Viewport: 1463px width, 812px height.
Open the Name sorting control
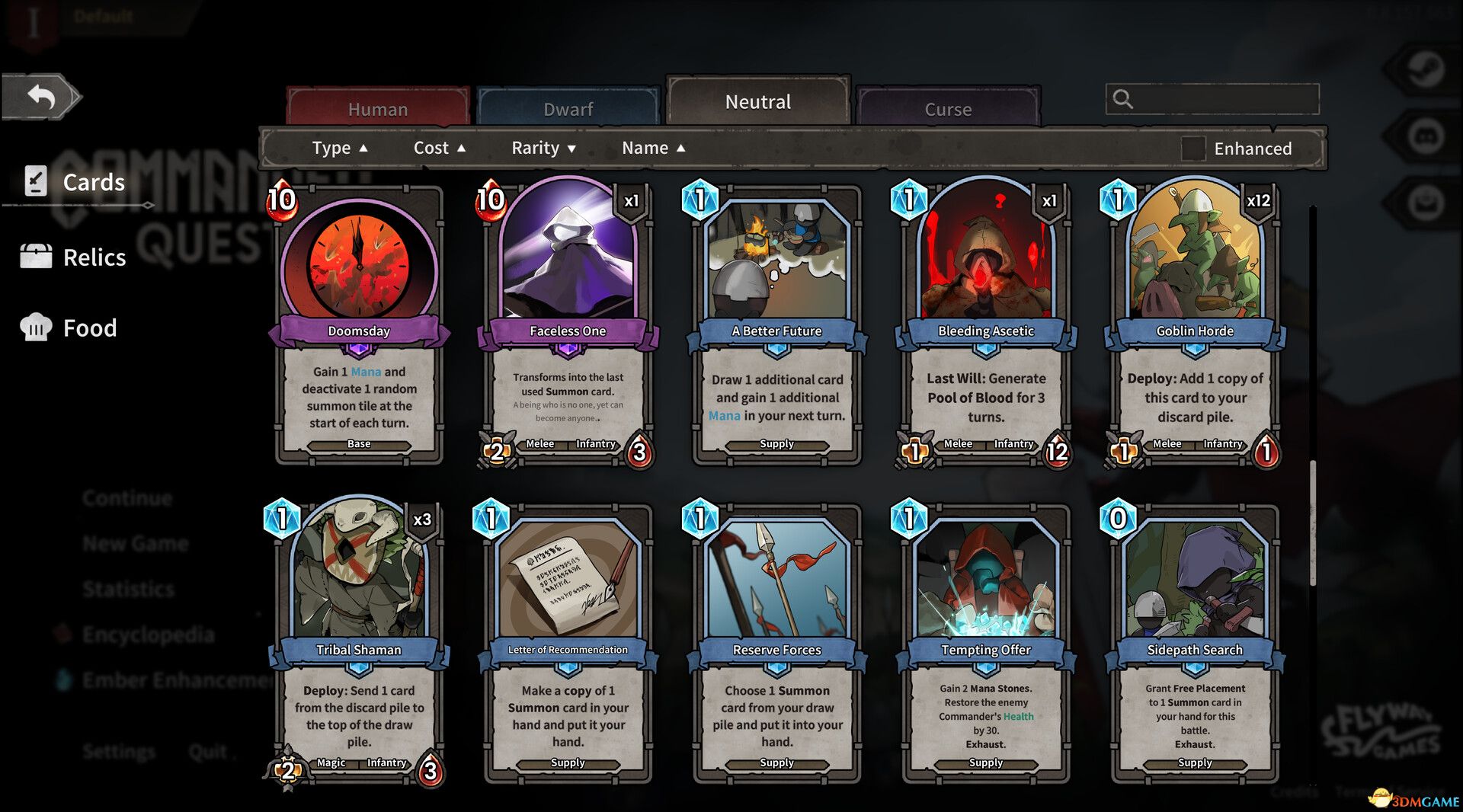pyautogui.click(x=654, y=148)
